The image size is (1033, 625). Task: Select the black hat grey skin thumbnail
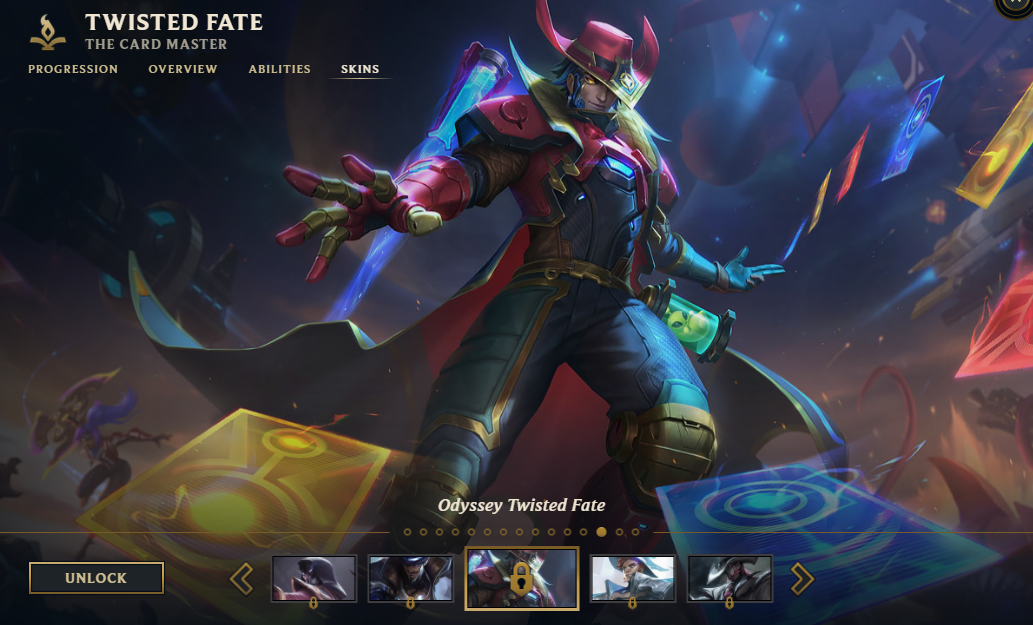click(x=729, y=578)
